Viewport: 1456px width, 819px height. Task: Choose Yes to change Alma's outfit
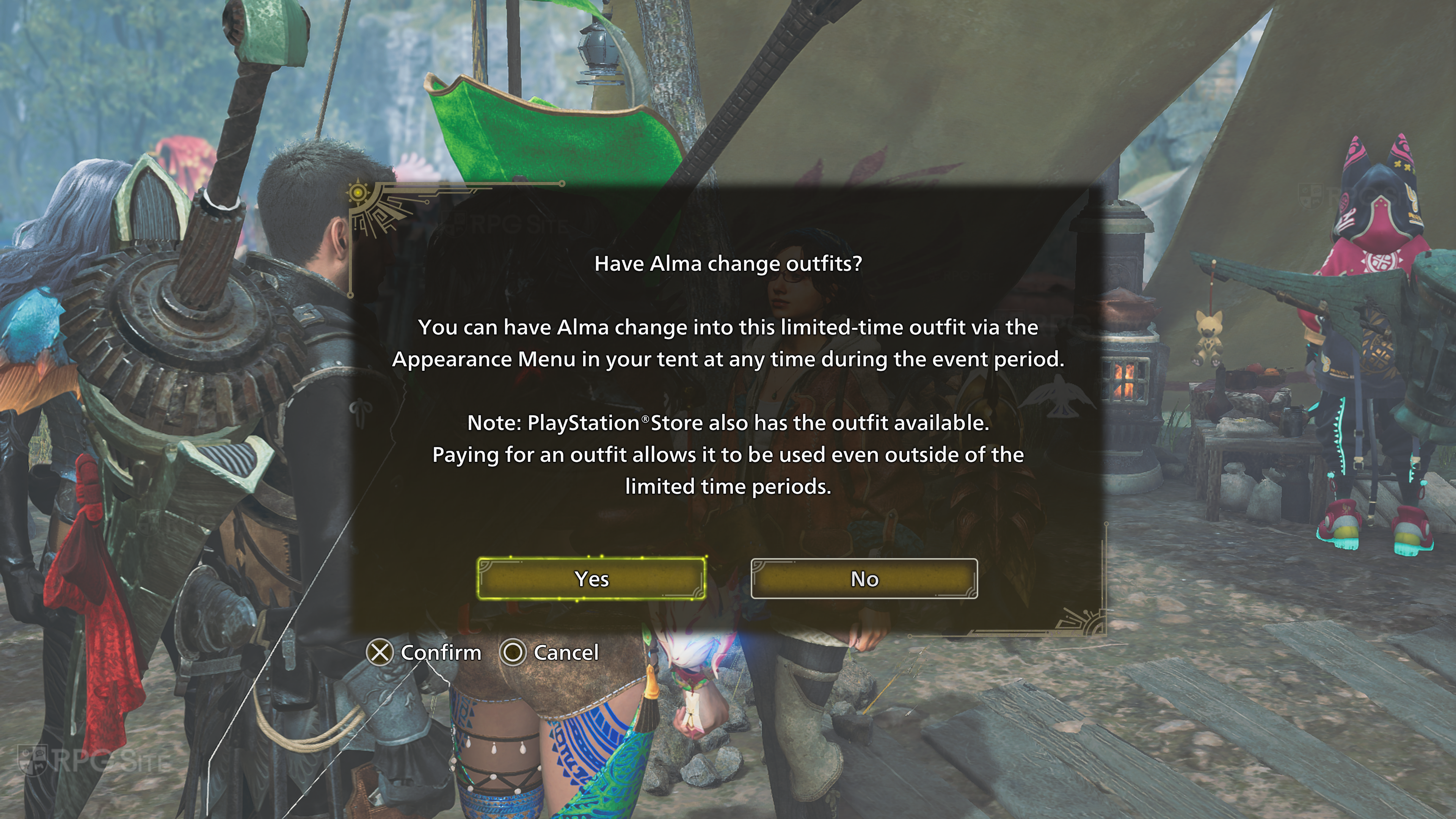[591, 579]
